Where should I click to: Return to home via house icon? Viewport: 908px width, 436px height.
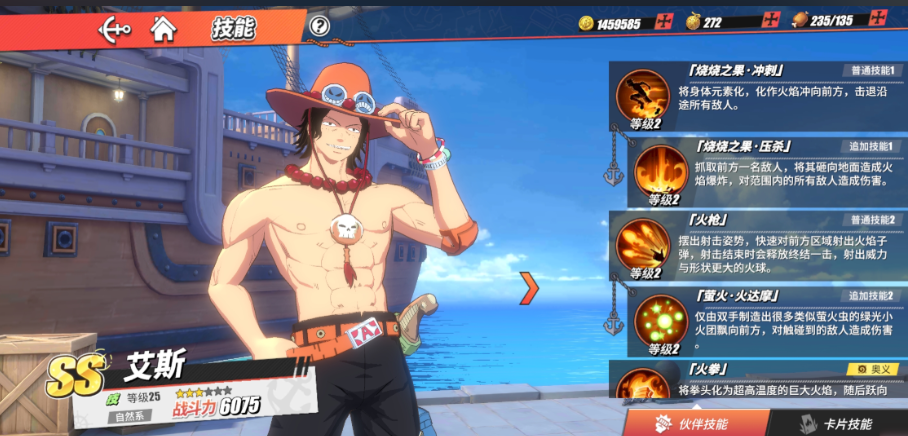tap(163, 28)
